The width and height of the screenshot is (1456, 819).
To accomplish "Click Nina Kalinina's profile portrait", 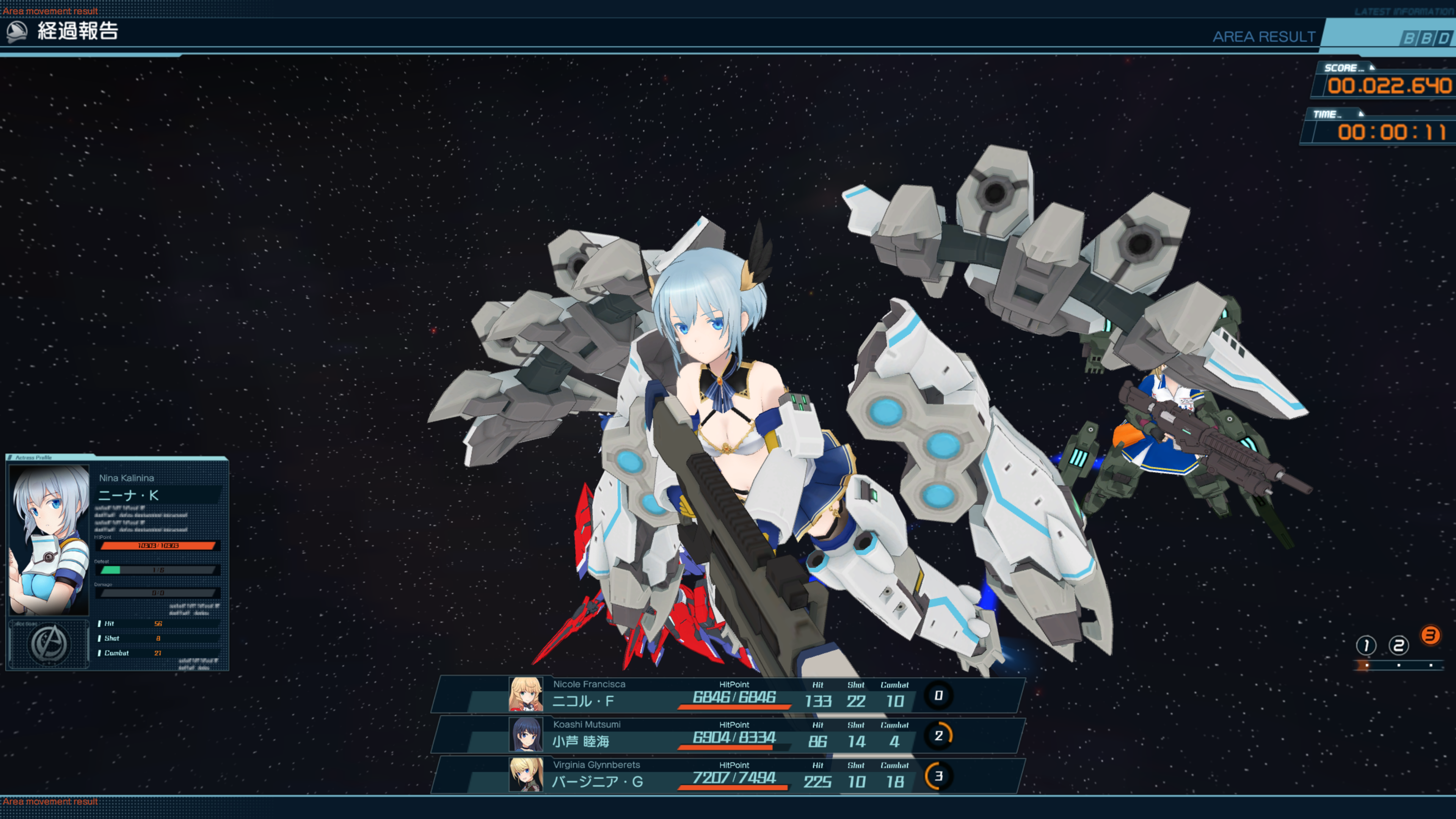I will (49, 539).
